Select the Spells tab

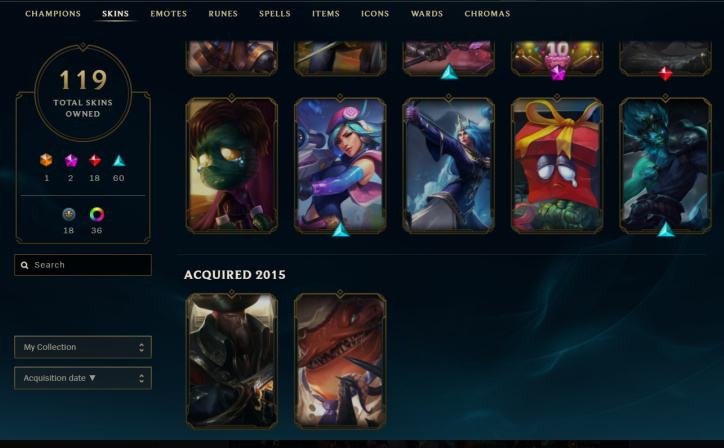click(x=275, y=14)
